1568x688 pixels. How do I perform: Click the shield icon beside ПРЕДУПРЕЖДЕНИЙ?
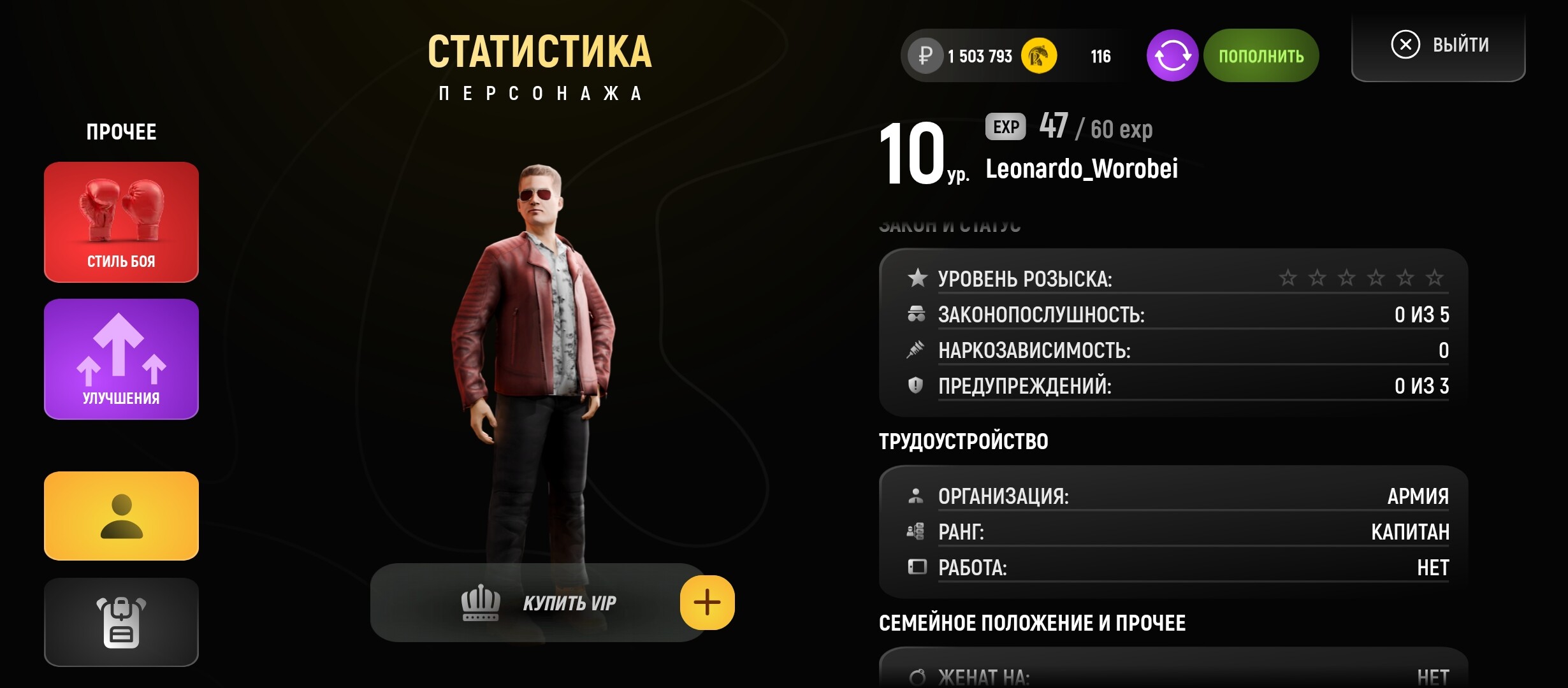(x=916, y=385)
